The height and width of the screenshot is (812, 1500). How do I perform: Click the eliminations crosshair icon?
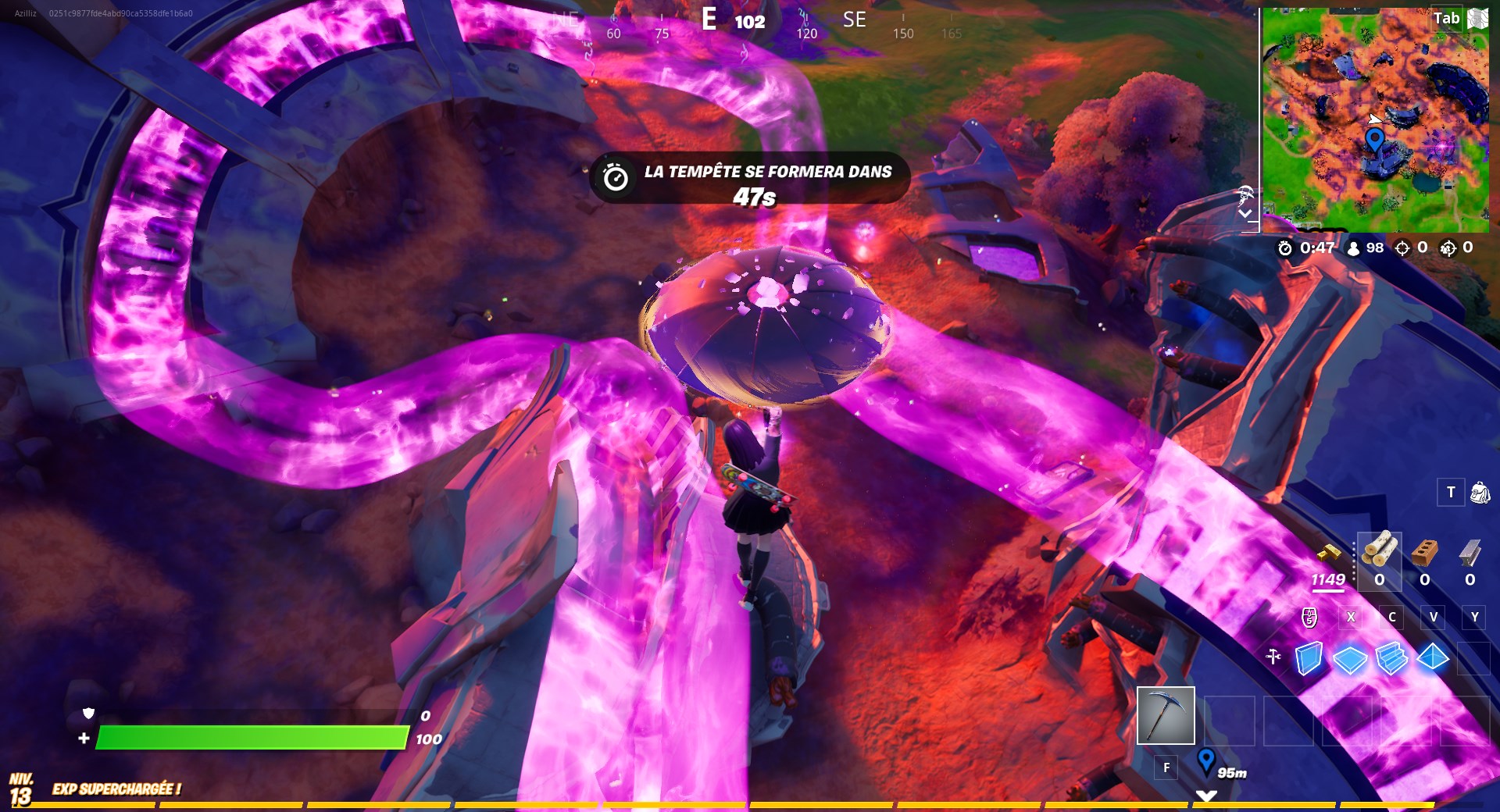coord(1403,248)
